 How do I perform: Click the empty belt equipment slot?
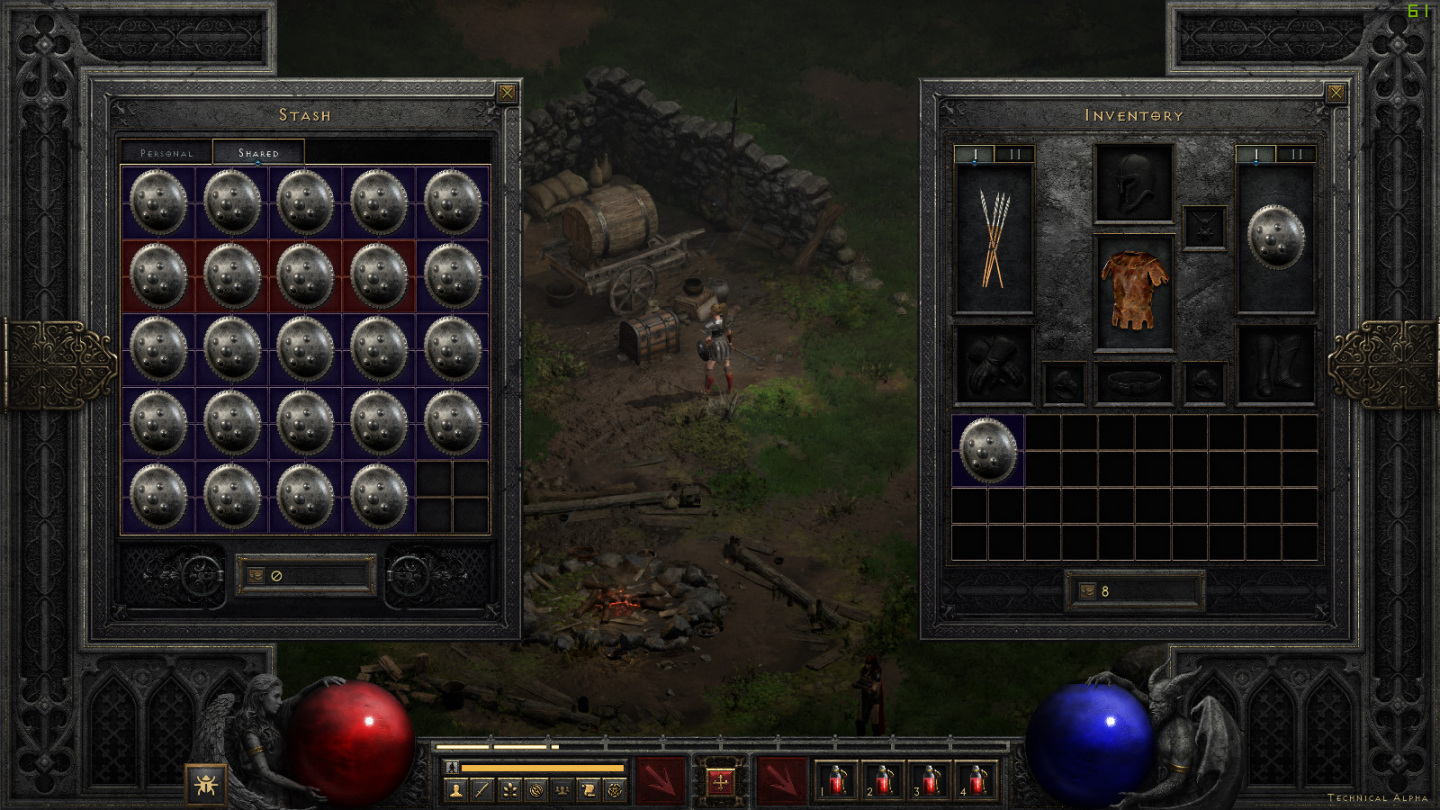tap(1134, 383)
